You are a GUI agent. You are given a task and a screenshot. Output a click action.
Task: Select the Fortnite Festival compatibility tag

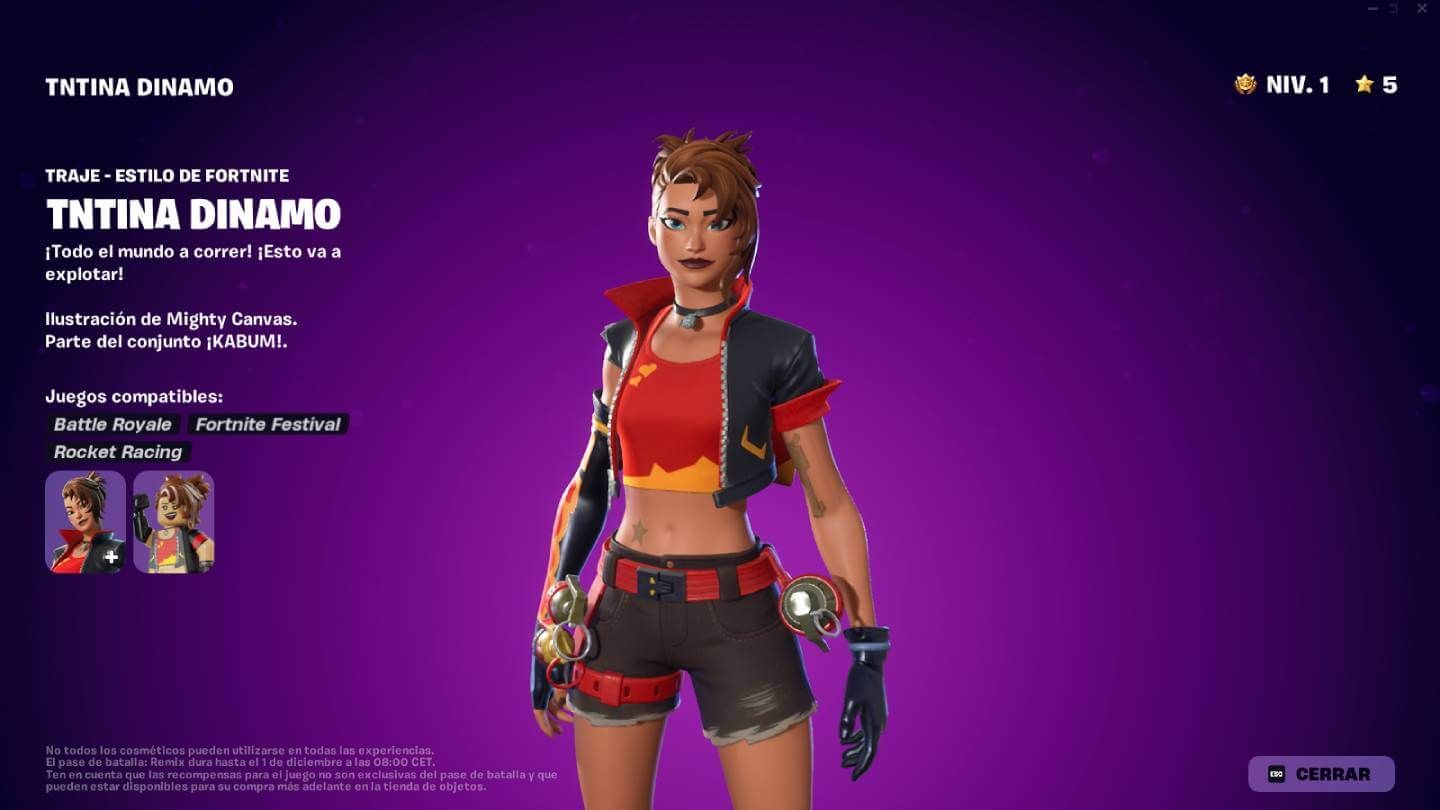point(266,424)
